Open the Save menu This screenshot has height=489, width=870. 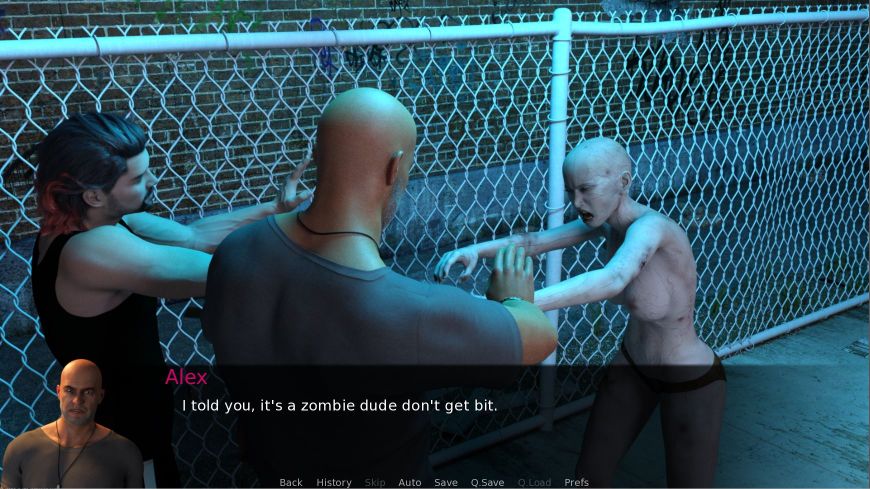(446, 482)
